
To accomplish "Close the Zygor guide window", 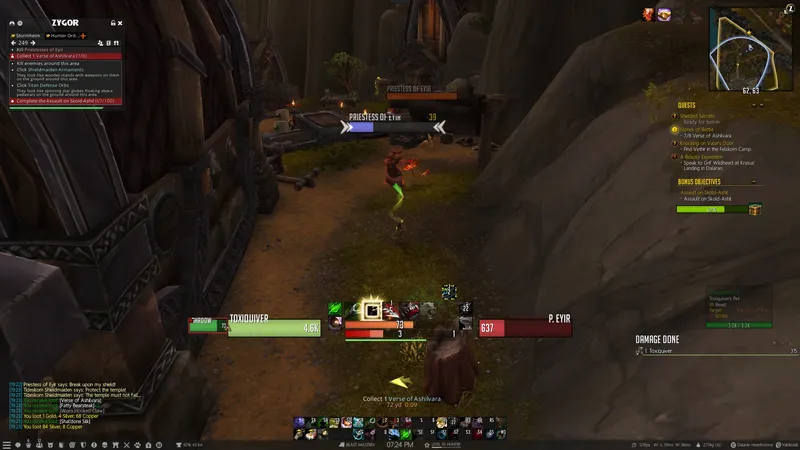I will click(118, 23).
